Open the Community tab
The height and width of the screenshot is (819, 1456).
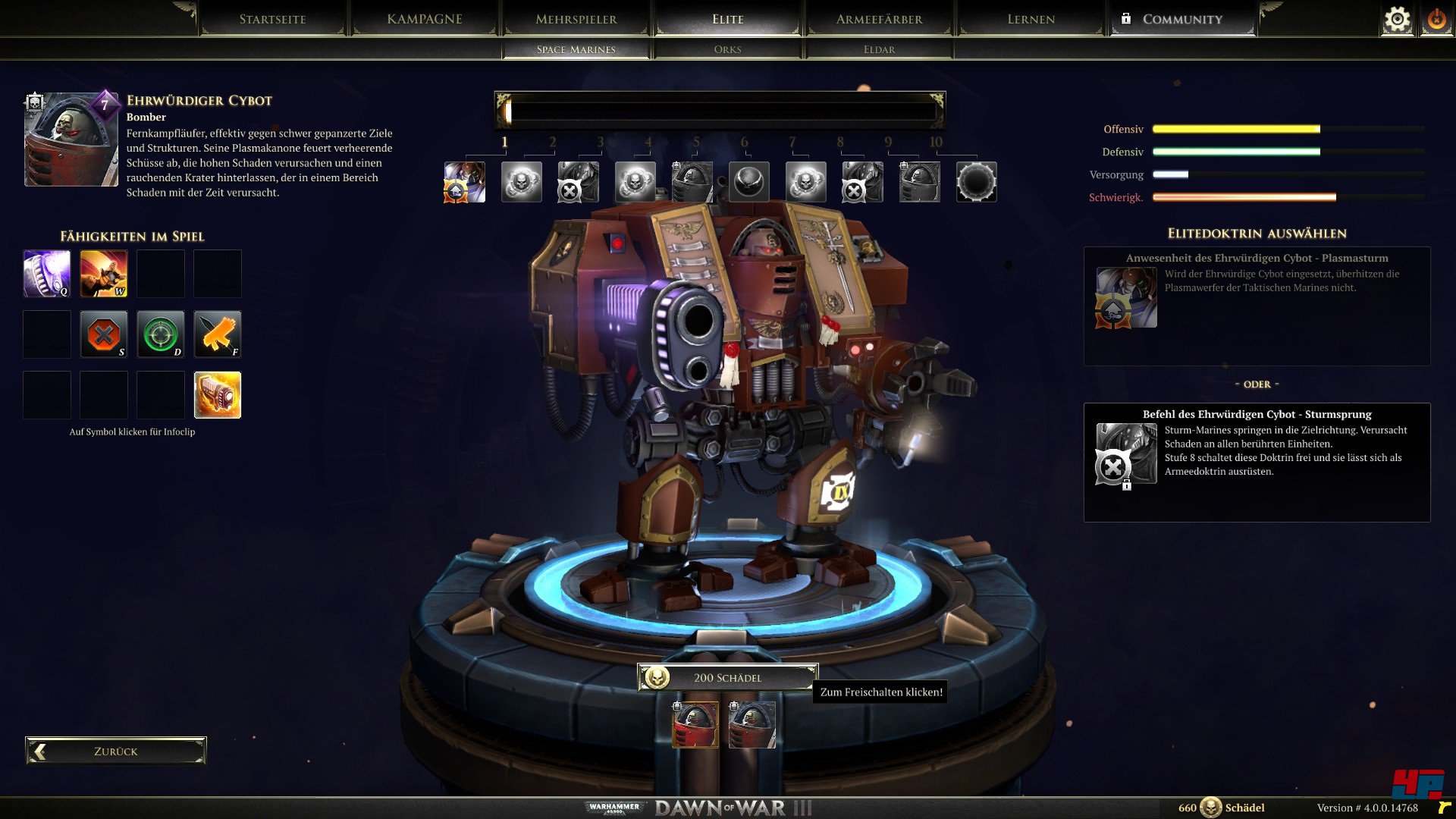[x=1181, y=19]
